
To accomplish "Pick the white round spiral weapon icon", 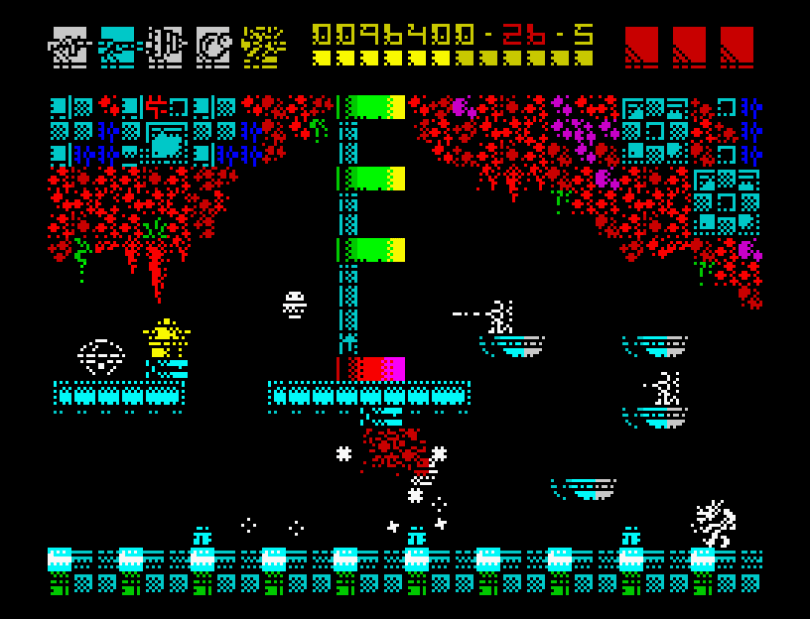I will [214, 46].
